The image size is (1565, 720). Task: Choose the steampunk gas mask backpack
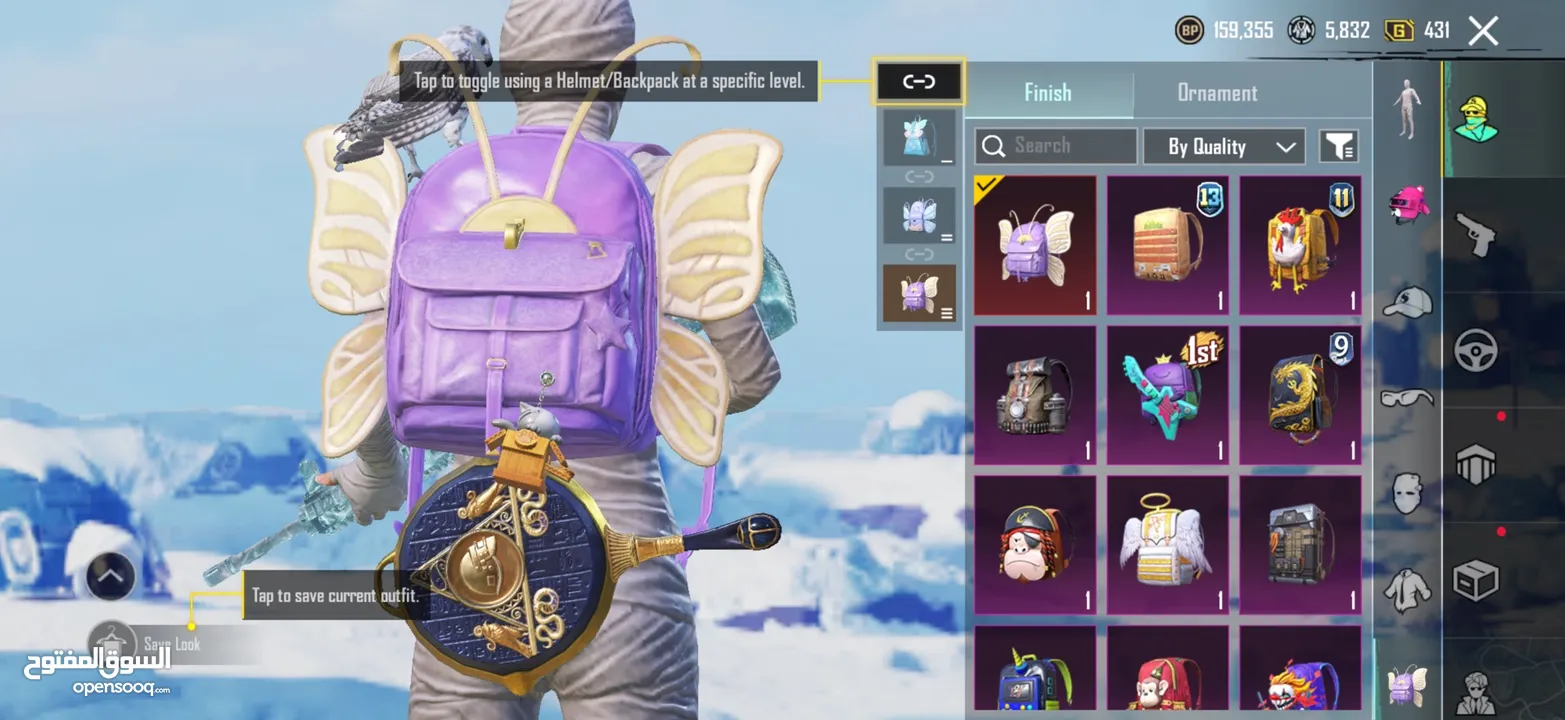(1034, 395)
